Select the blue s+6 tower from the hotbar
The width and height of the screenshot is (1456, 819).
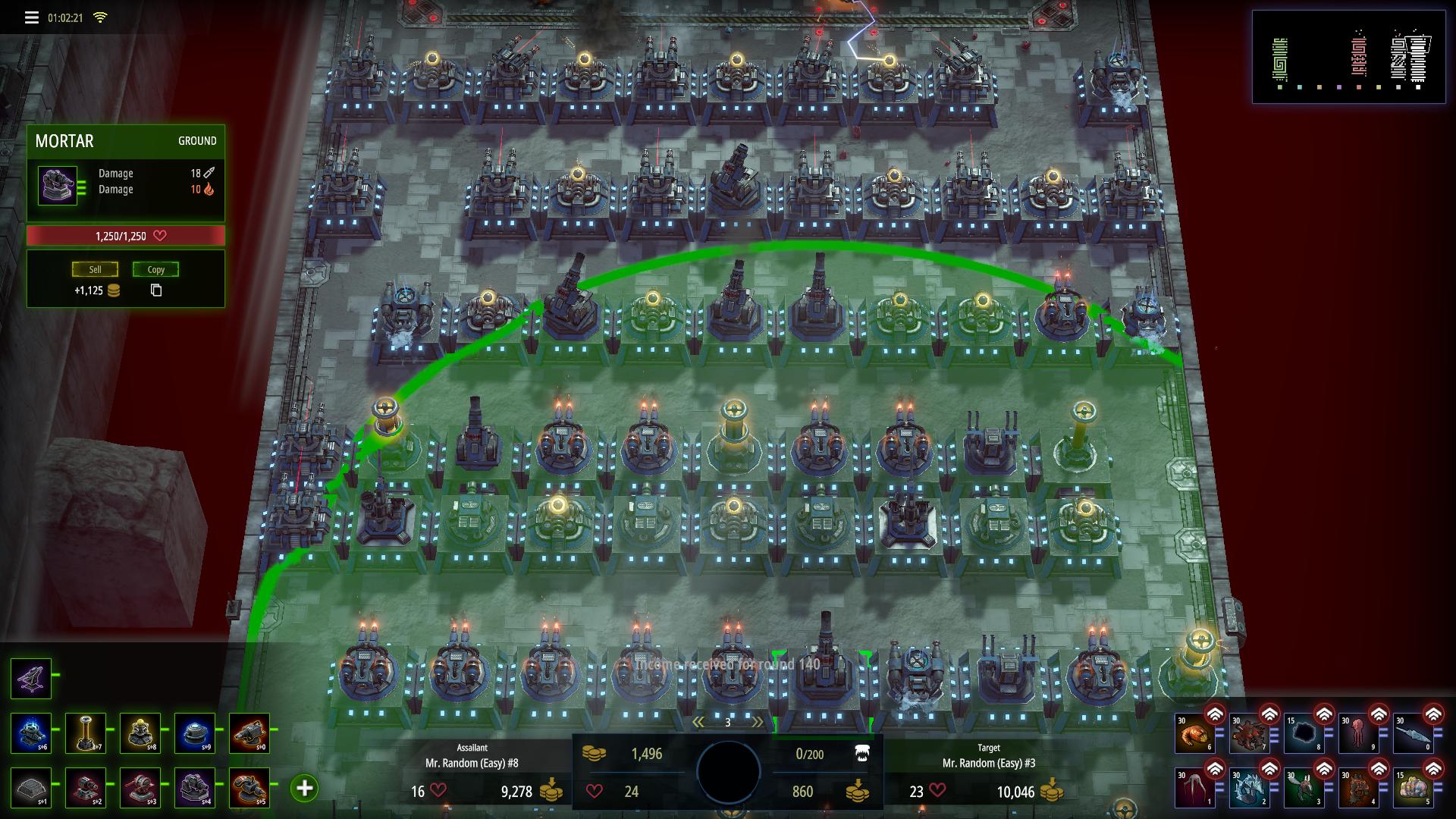click(x=30, y=732)
